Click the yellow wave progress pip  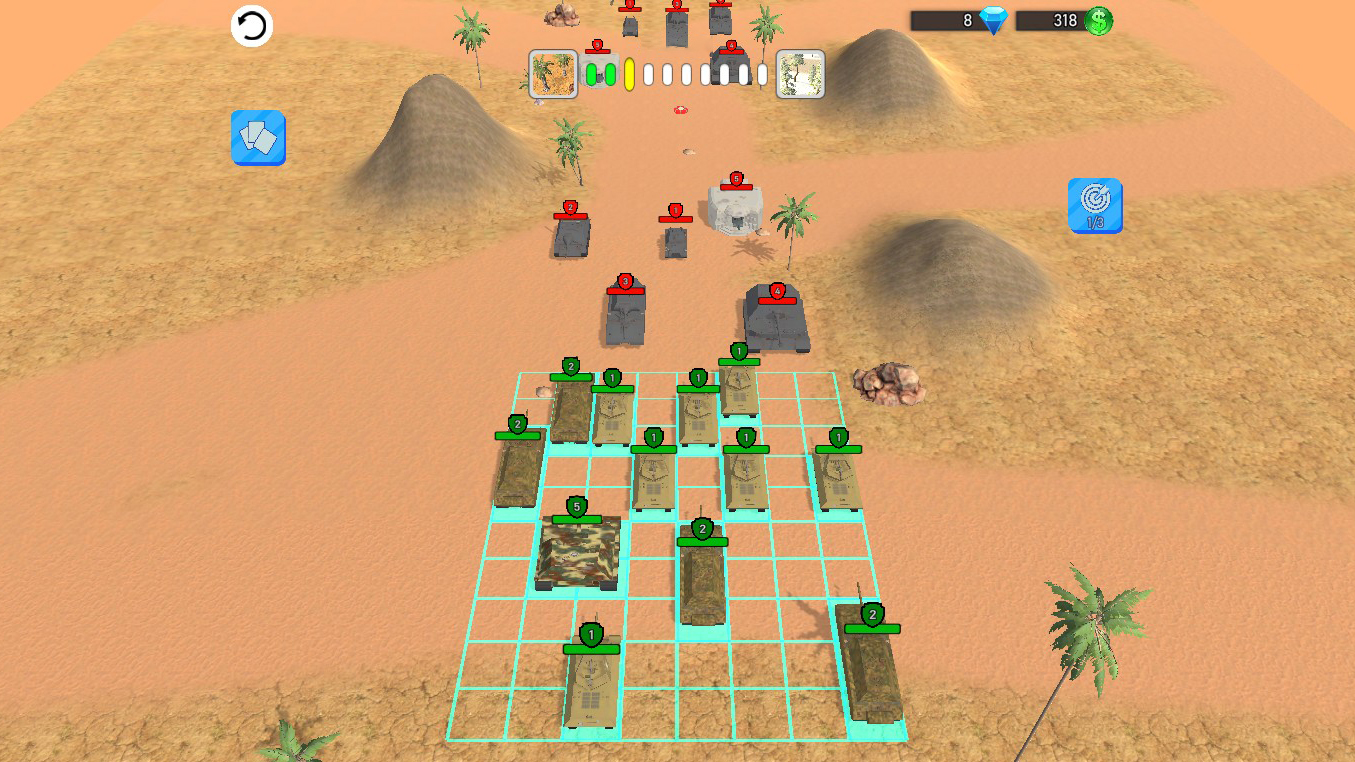point(629,73)
